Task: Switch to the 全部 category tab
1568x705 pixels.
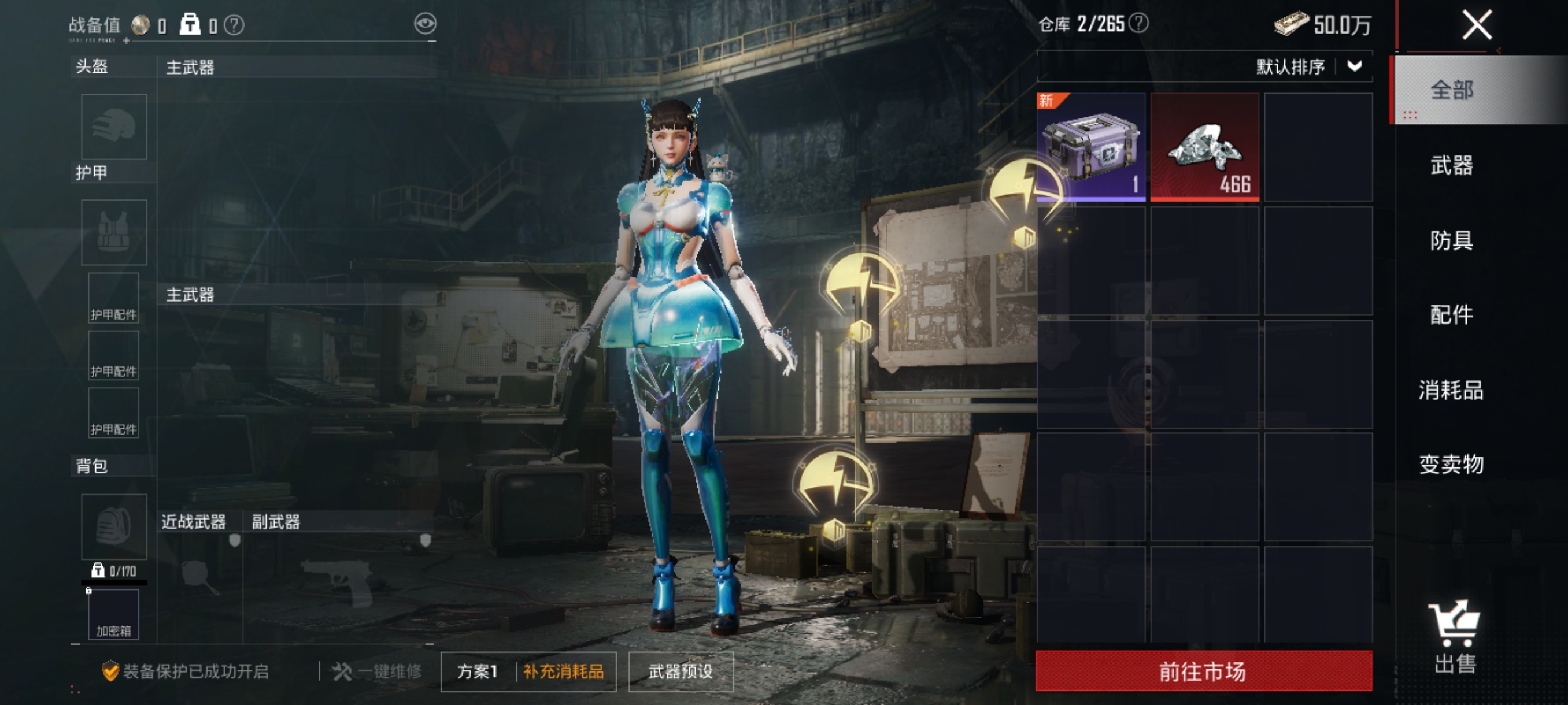Action: click(1452, 90)
